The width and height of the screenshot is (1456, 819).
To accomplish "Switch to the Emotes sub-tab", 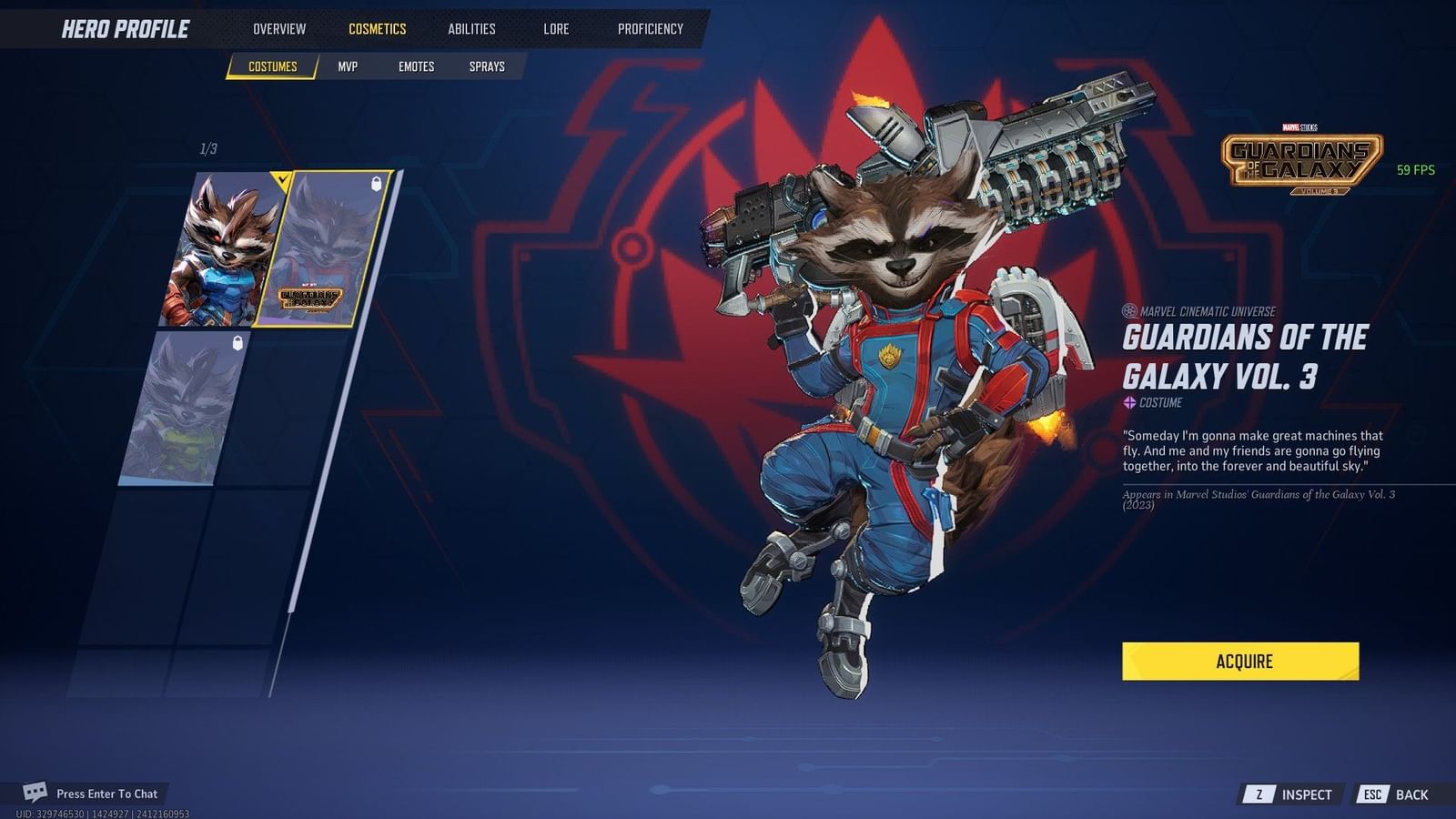I will (x=417, y=66).
